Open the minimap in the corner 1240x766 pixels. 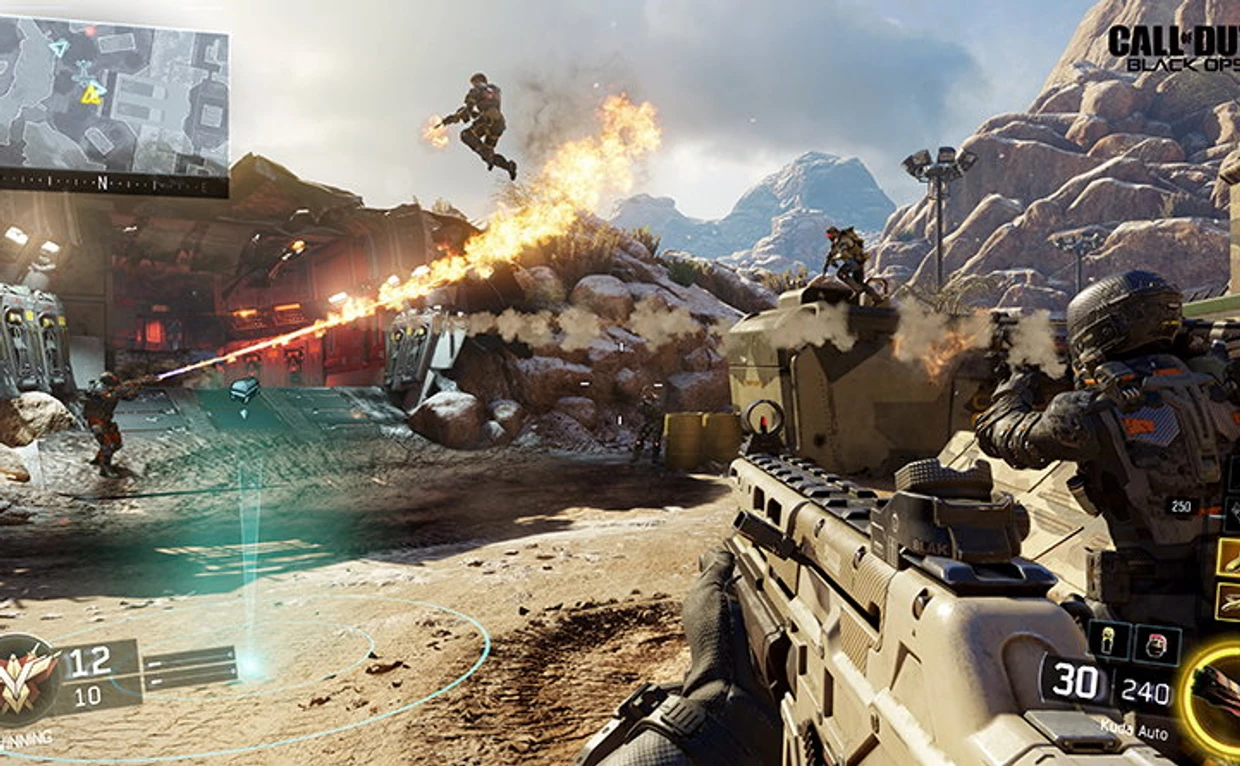[x=114, y=93]
